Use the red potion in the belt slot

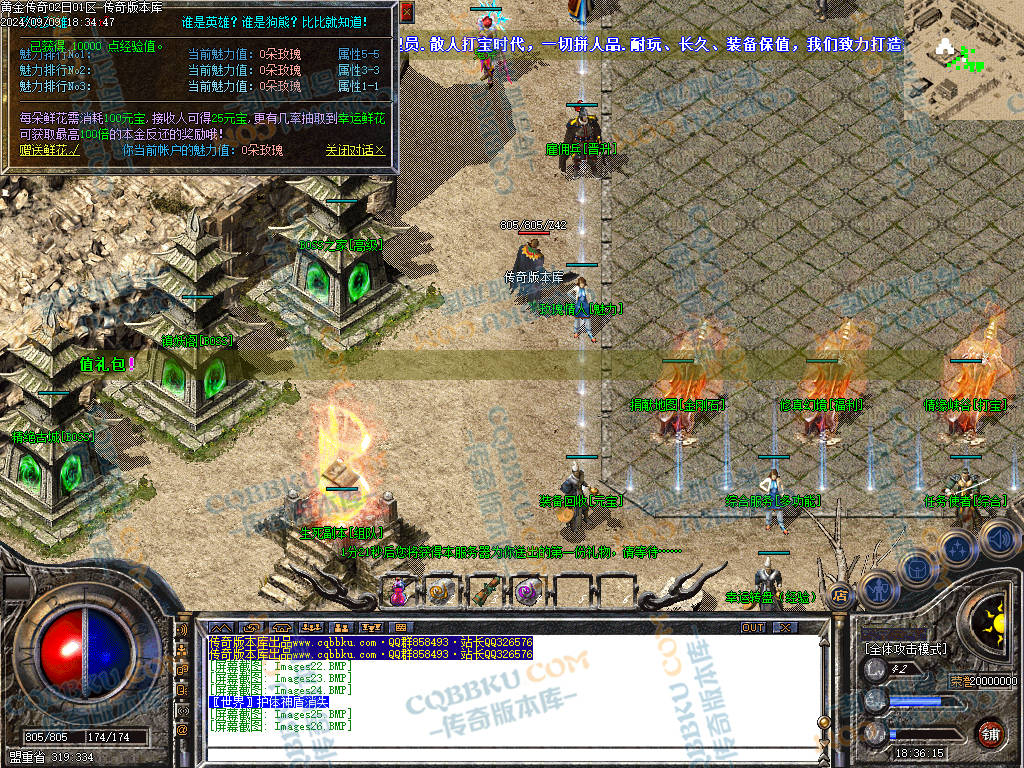[x=399, y=591]
